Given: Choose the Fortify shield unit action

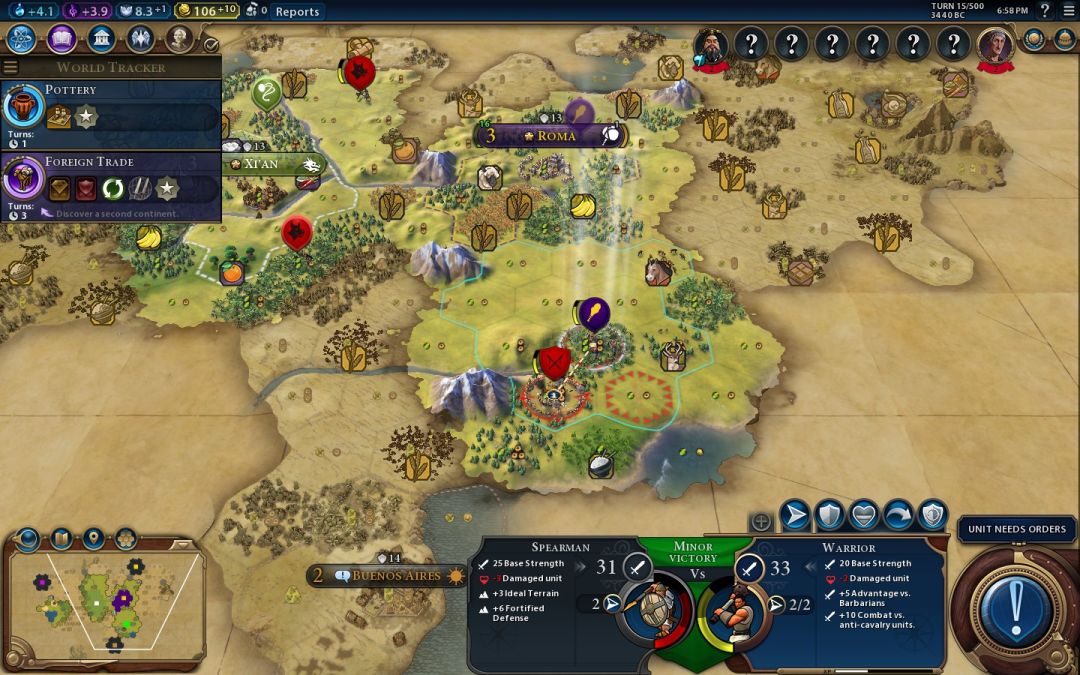Looking at the screenshot, I should tap(829, 515).
